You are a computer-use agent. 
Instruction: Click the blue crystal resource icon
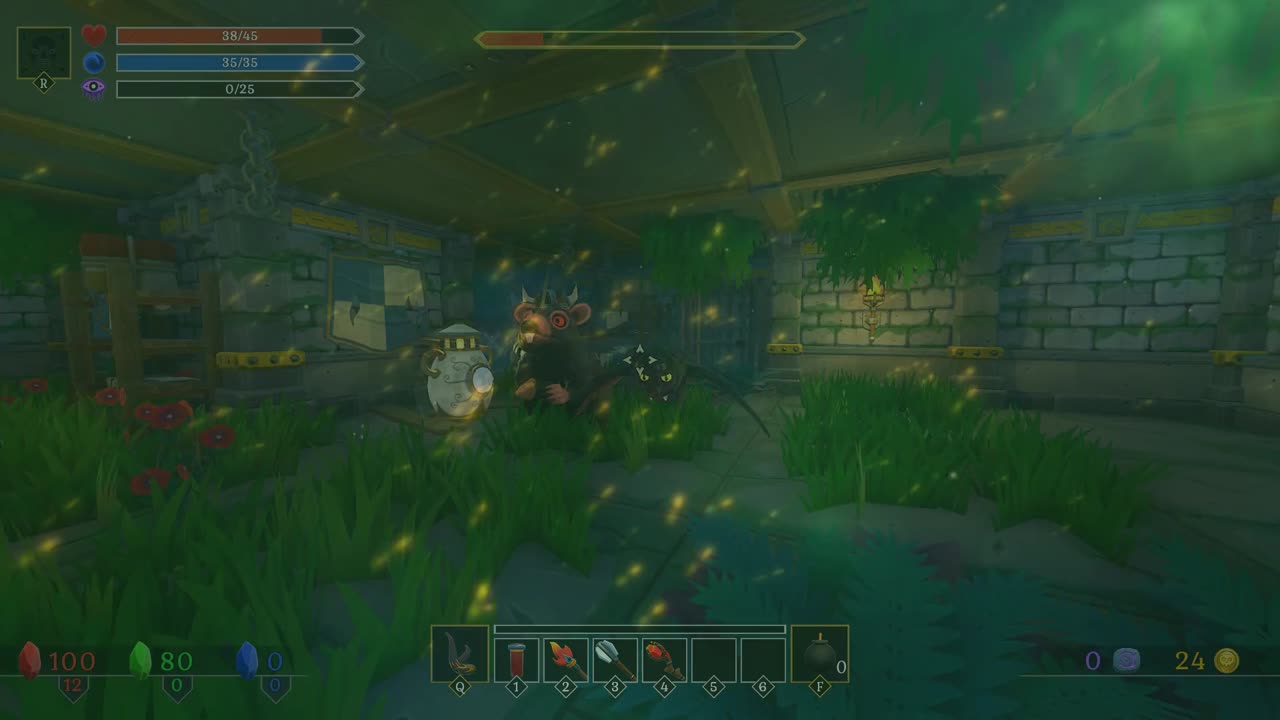[247, 660]
